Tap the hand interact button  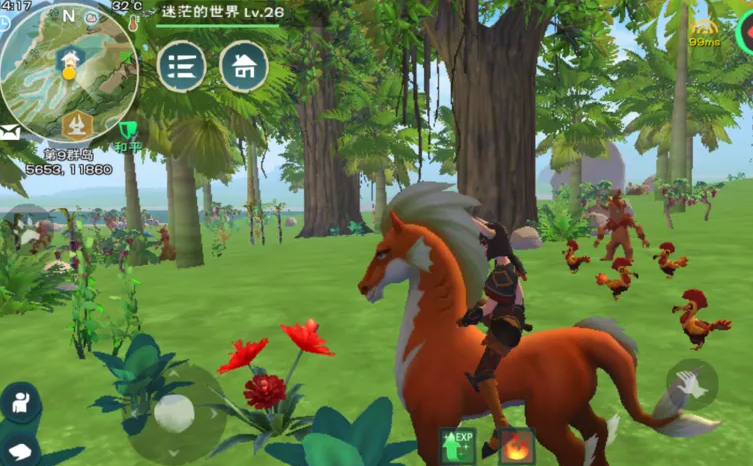point(692,383)
